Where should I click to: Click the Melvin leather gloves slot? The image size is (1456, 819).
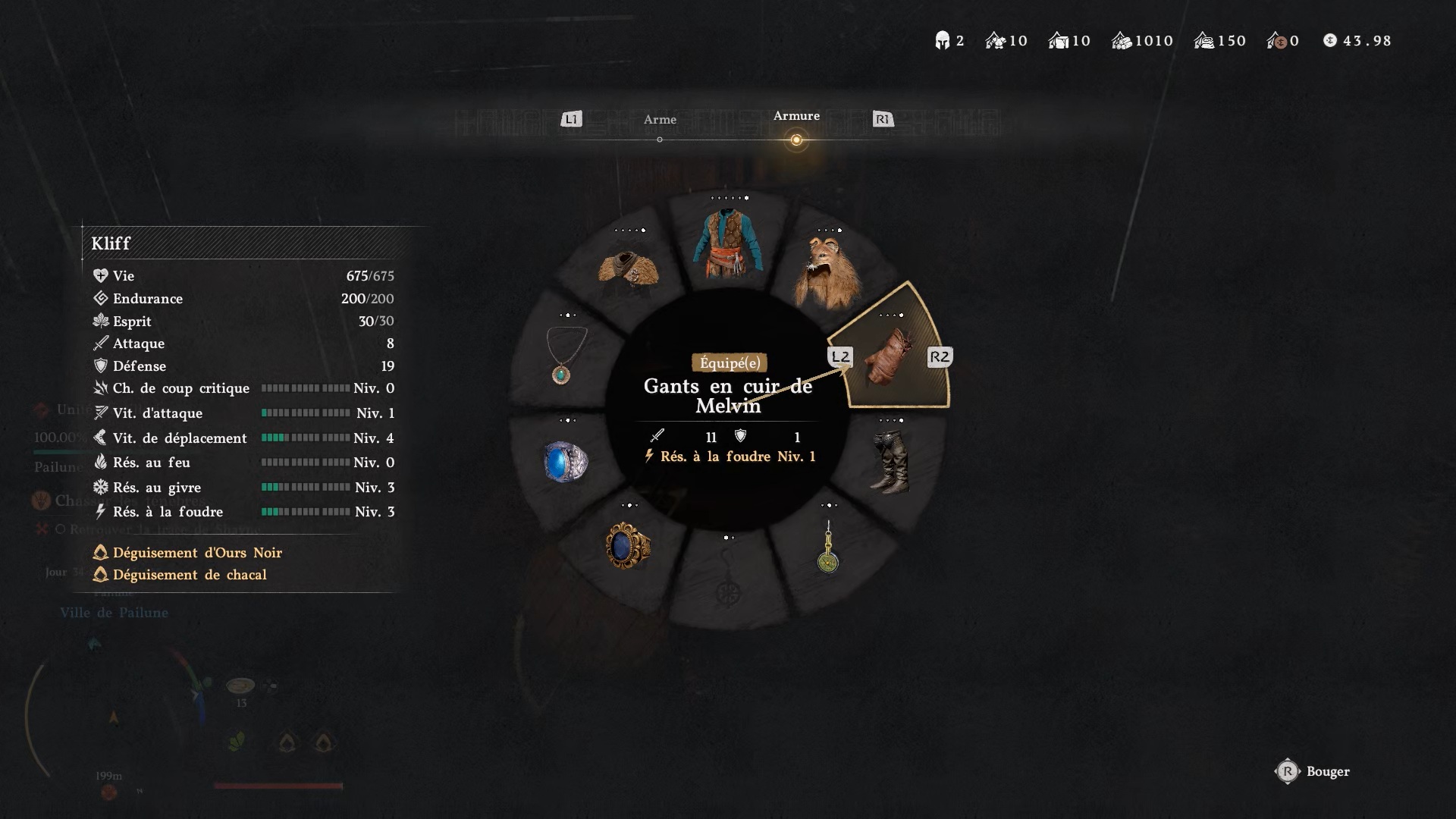(890, 356)
